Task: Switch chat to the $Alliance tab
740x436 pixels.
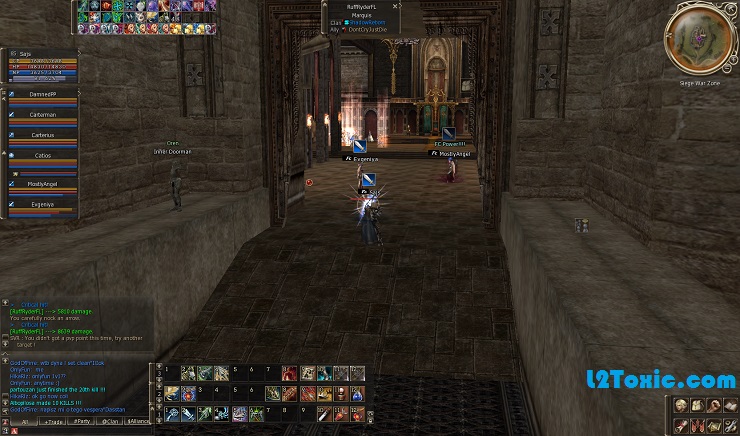Action: point(138,422)
